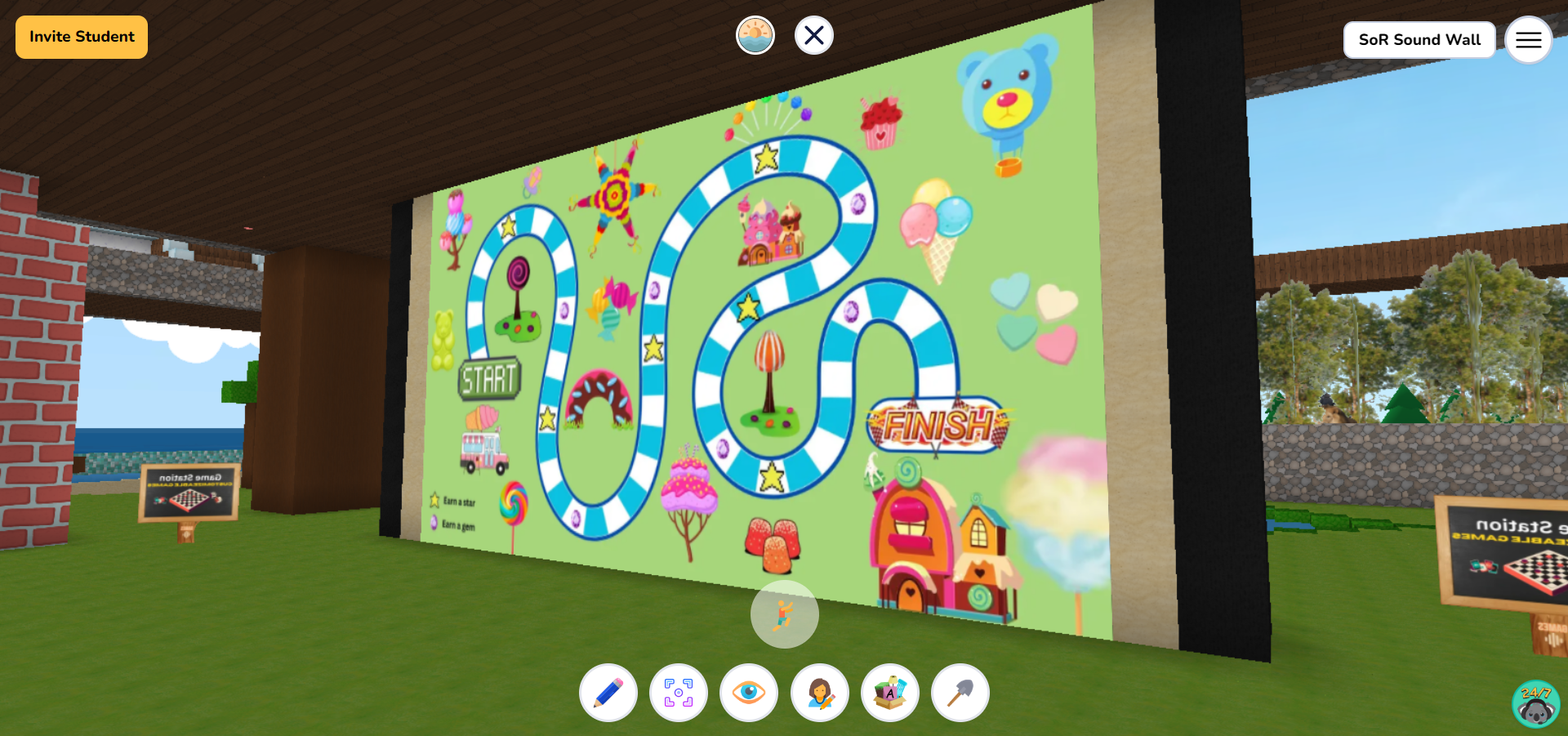Open the focus frame tool
The image size is (1568, 736).
679,693
